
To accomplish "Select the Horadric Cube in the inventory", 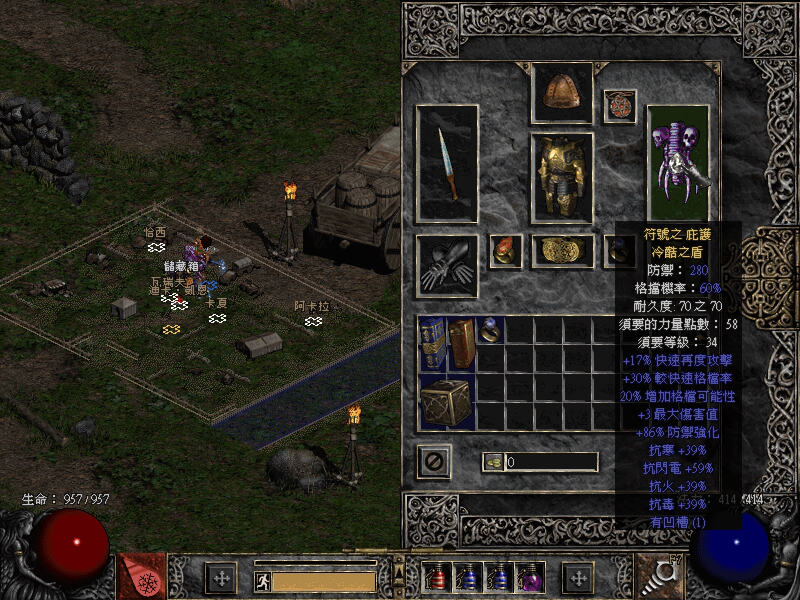I will 446,402.
